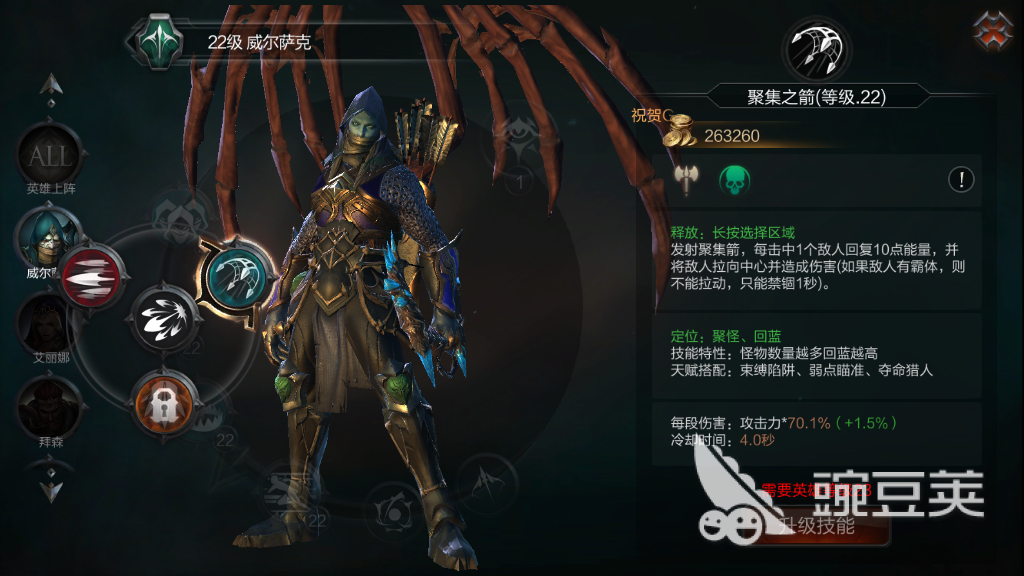
Task: Close the skill screen with the X button
Action: 994,31
